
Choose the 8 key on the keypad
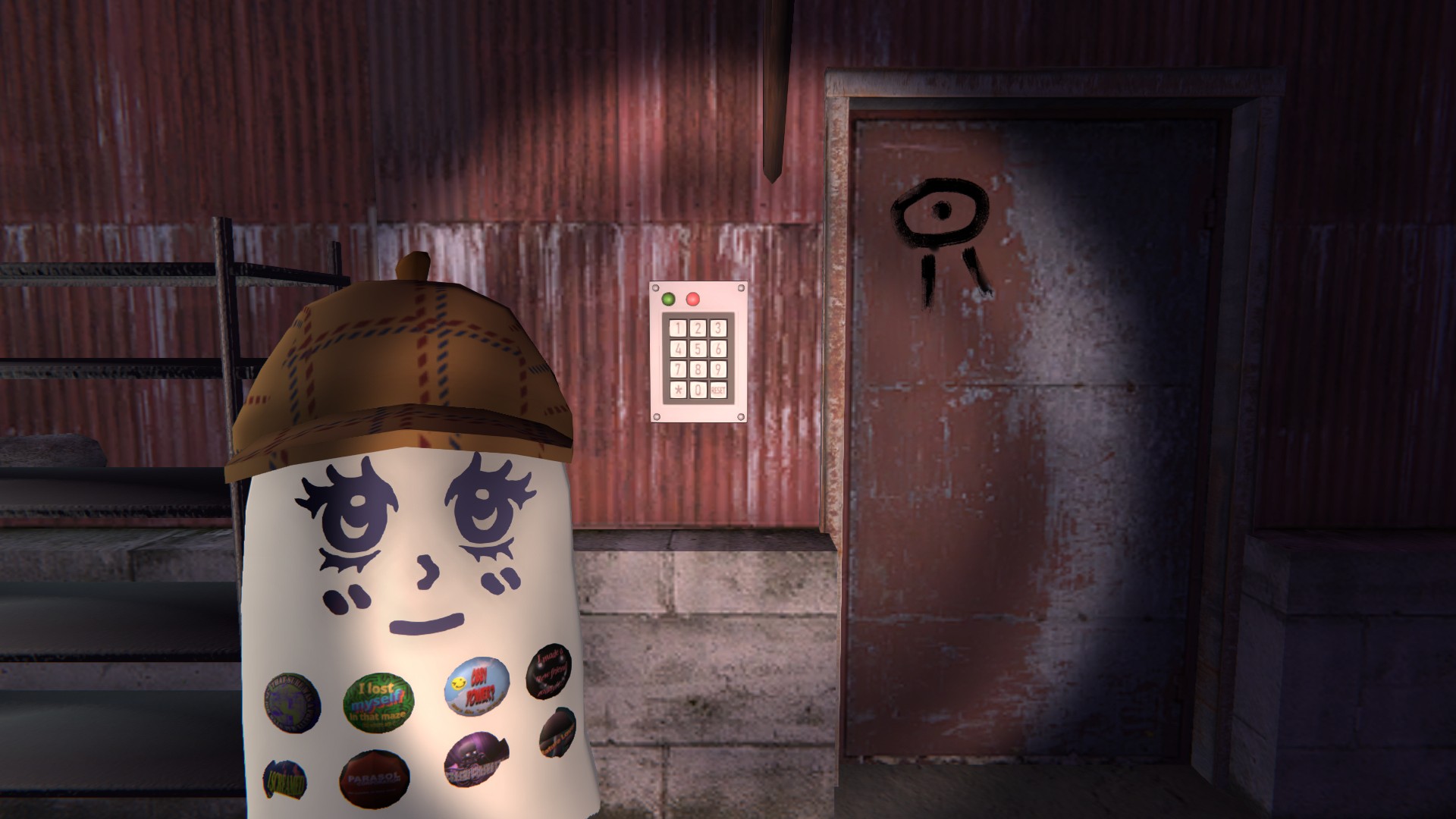(x=698, y=369)
